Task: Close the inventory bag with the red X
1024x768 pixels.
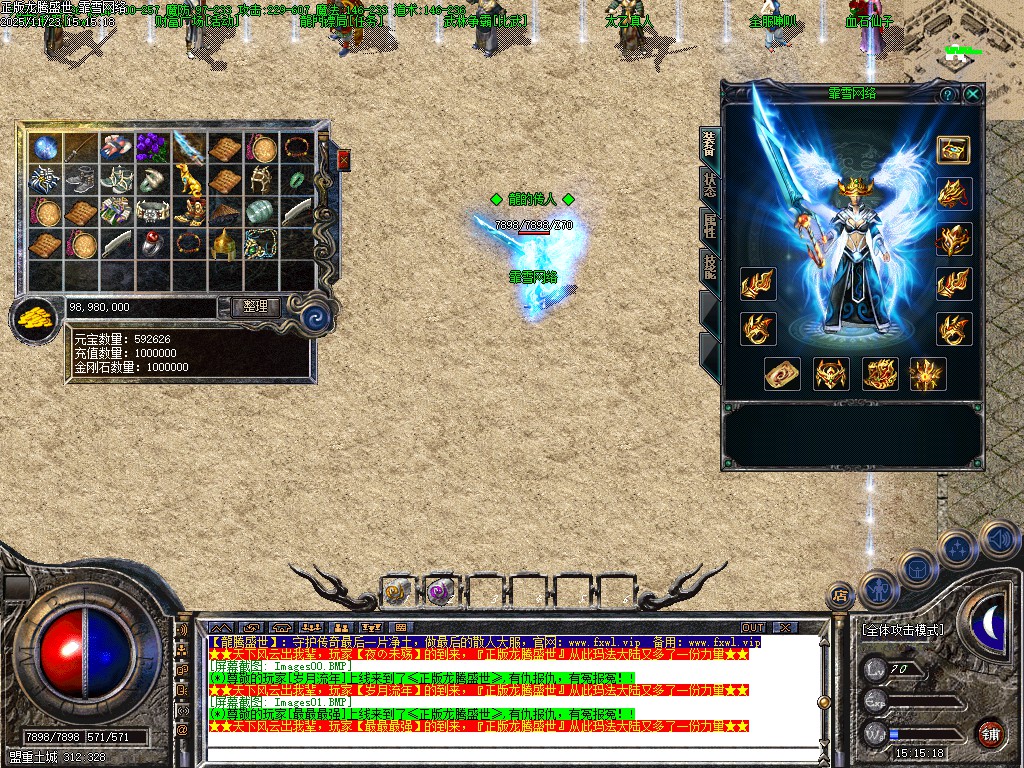Action: (x=344, y=160)
